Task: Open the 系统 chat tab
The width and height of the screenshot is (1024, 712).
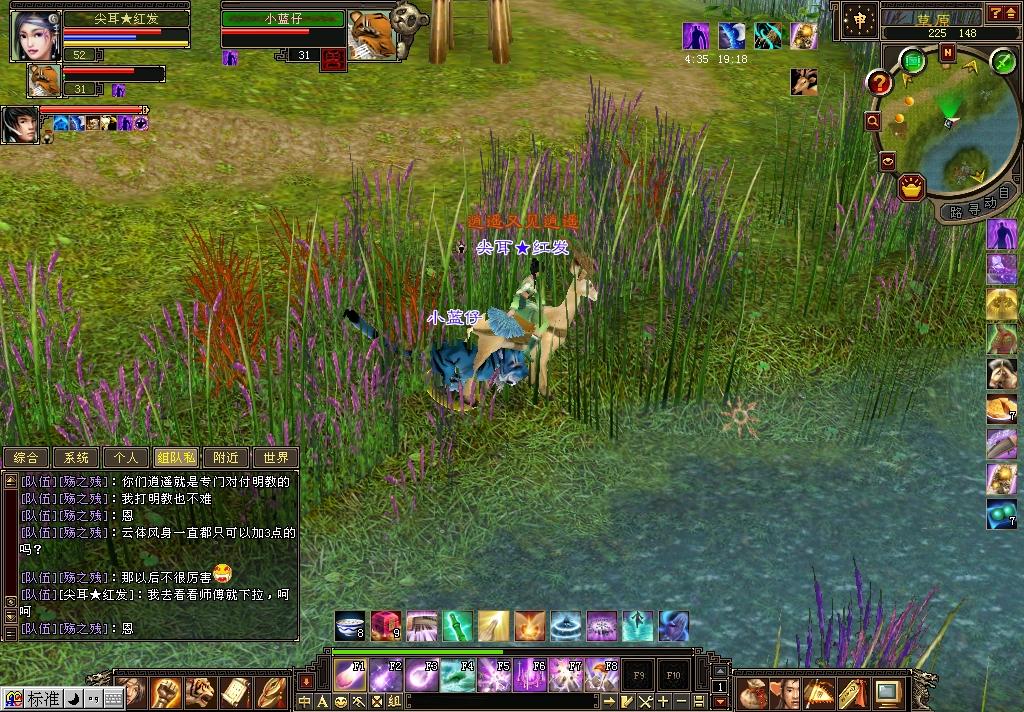Action: [76, 458]
